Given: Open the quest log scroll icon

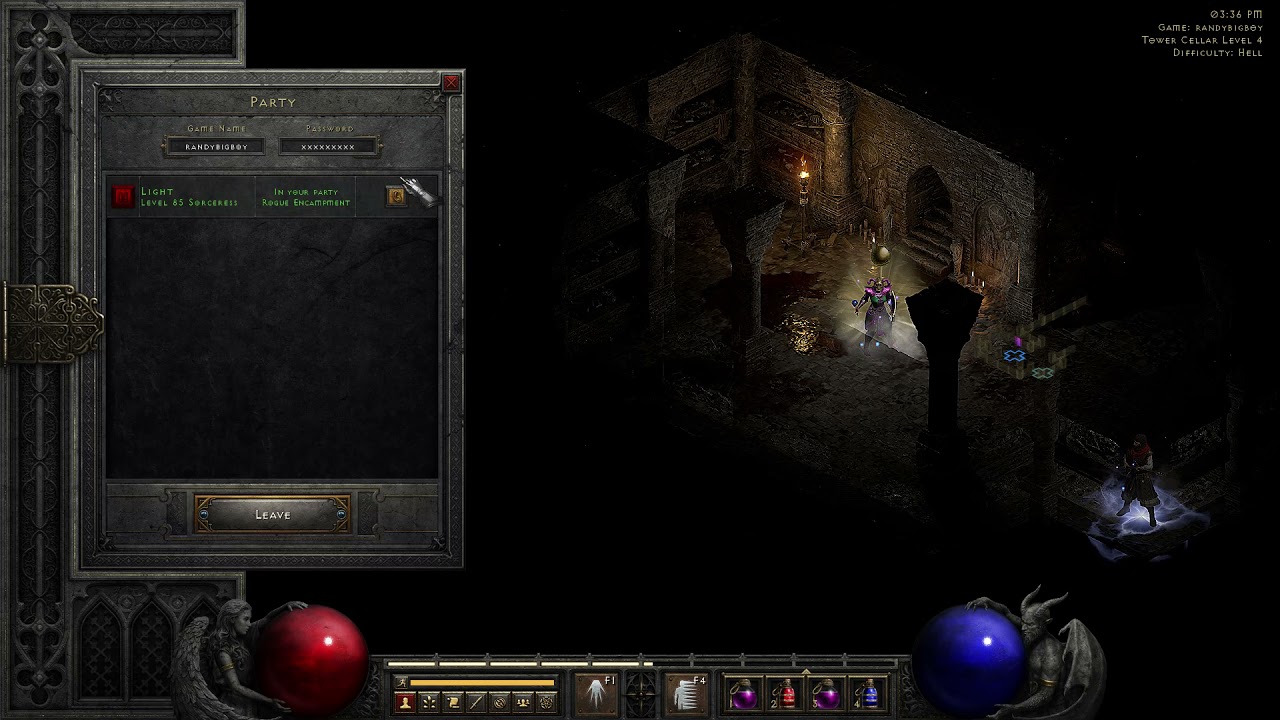Looking at the screenshot, I should [x=453, y=703].
